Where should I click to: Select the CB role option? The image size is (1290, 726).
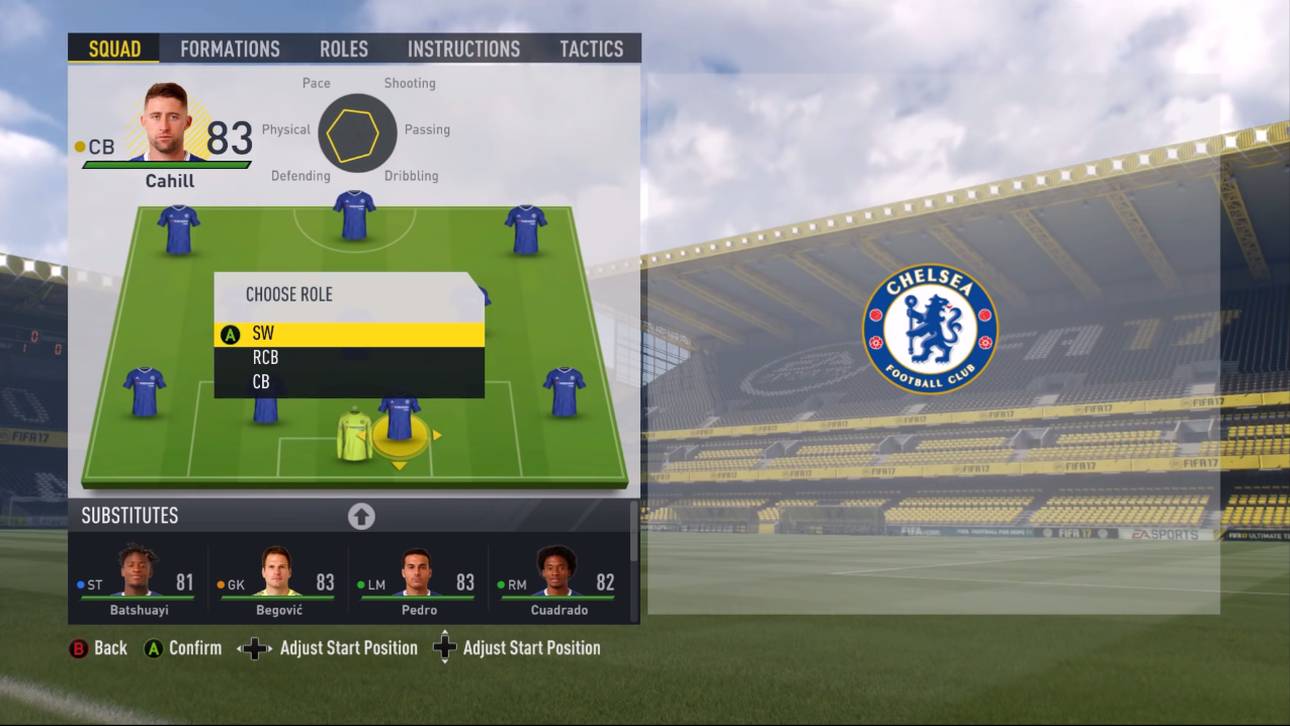coord(349,382)
